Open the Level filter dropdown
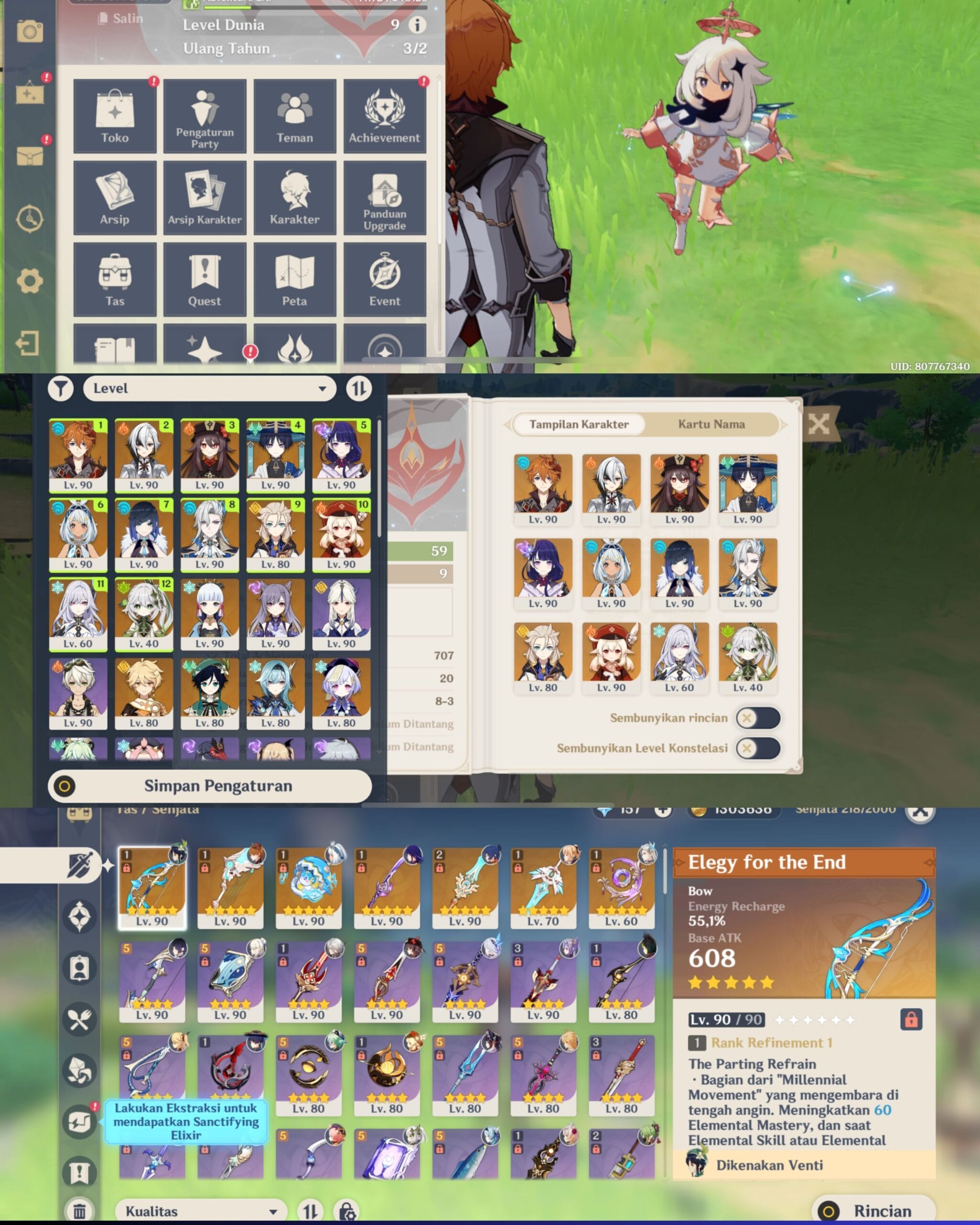Image resolution: width=980 pixels, height=1225 pixels. click(210, 389)
